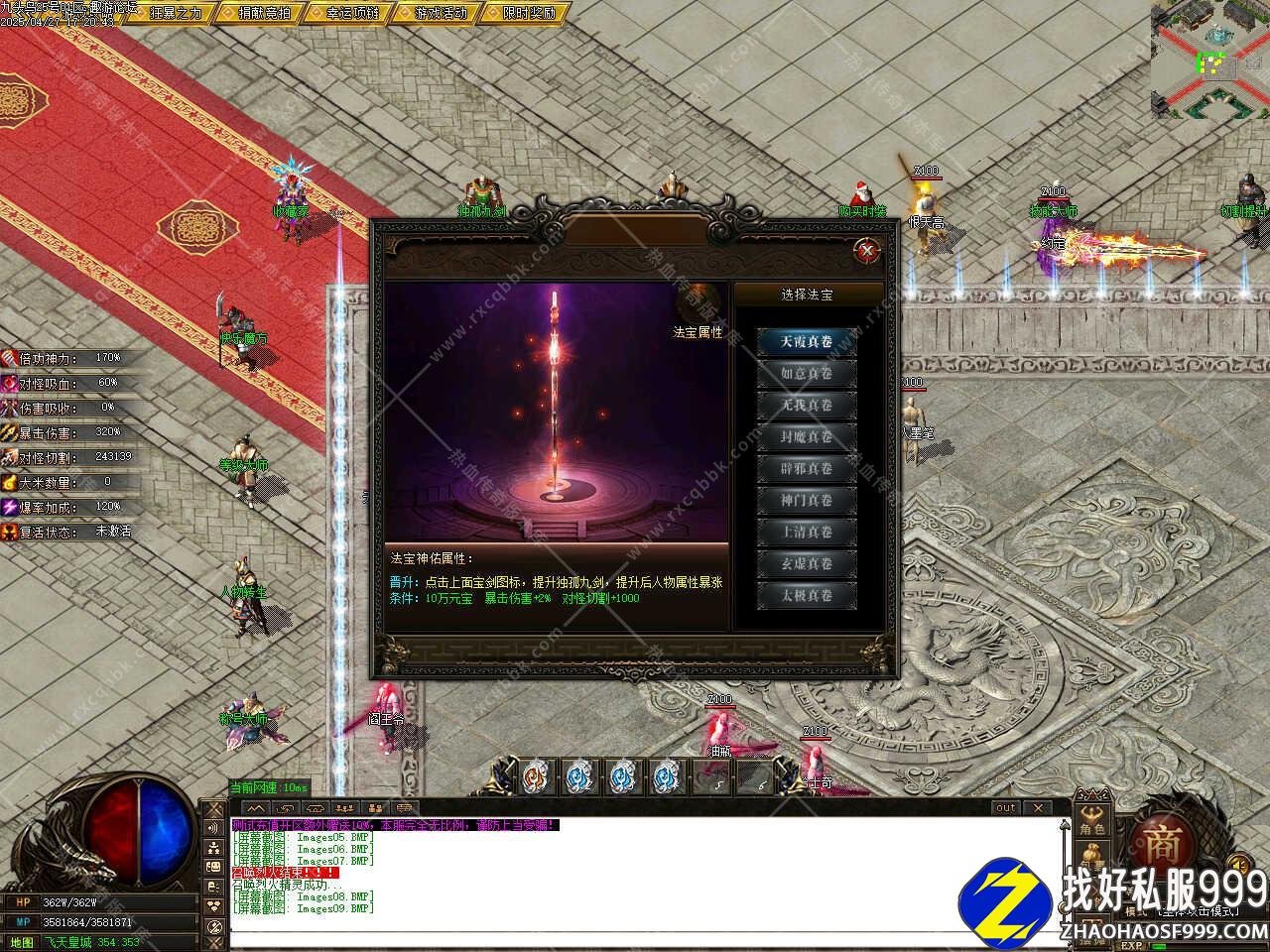The height and width of the screenshot is (952, 1270).
Task: Pick the 无我真卷 option
Action: coord(806,406)
